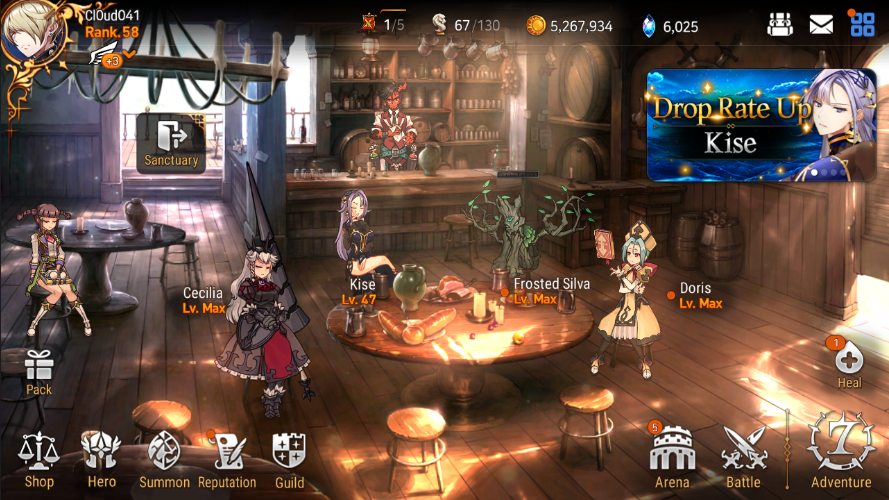Open the mail inbox envelope icon
The width and height of the screenshot is (889, 500).
point(821,25)
